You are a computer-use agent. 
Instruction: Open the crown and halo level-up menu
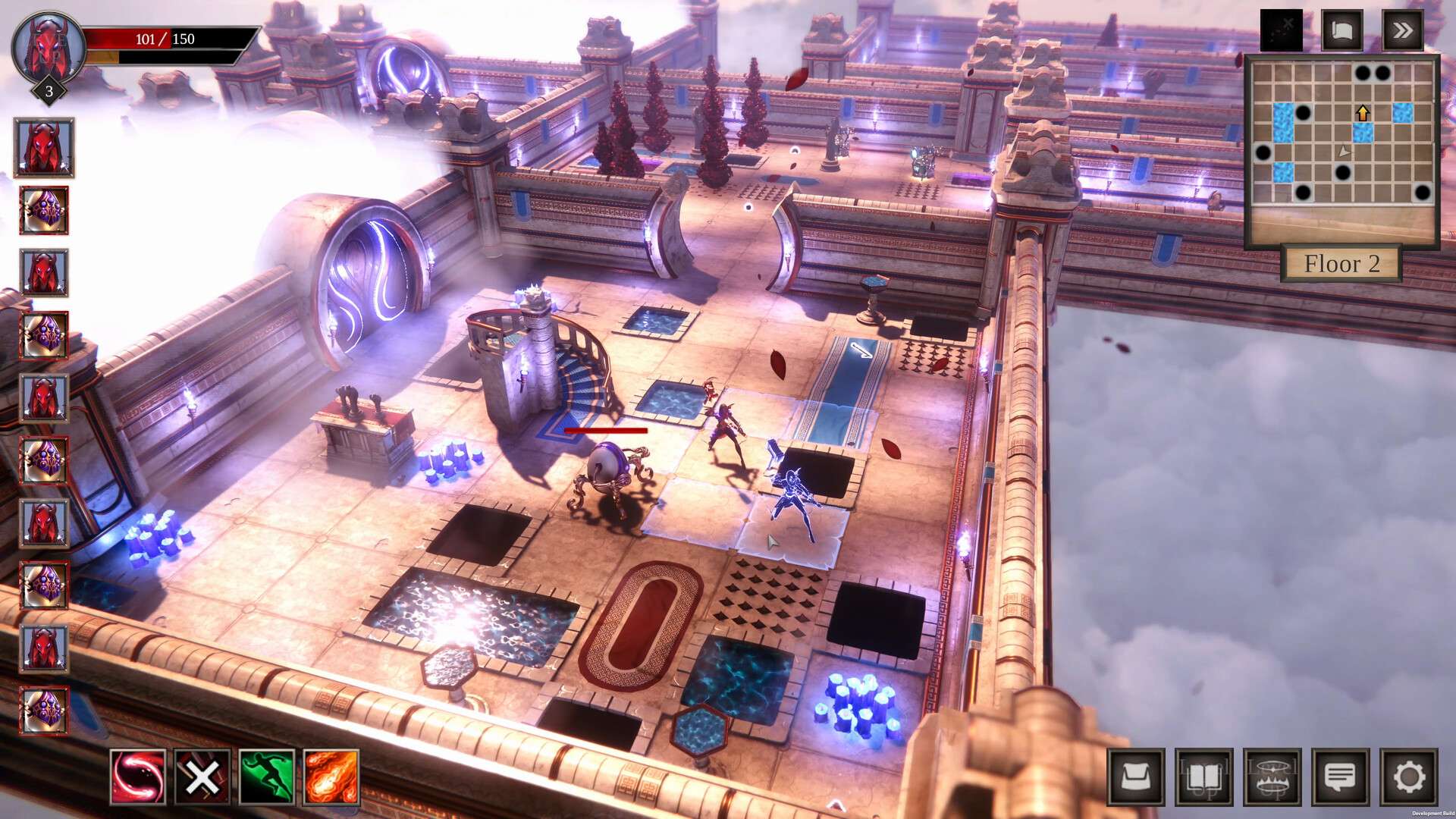click(1272, 777)
